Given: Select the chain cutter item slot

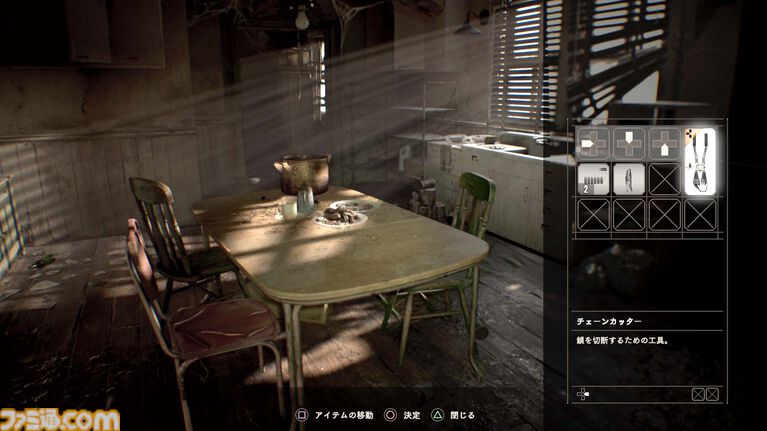Looking at the screenshot, I should [700, 162].
